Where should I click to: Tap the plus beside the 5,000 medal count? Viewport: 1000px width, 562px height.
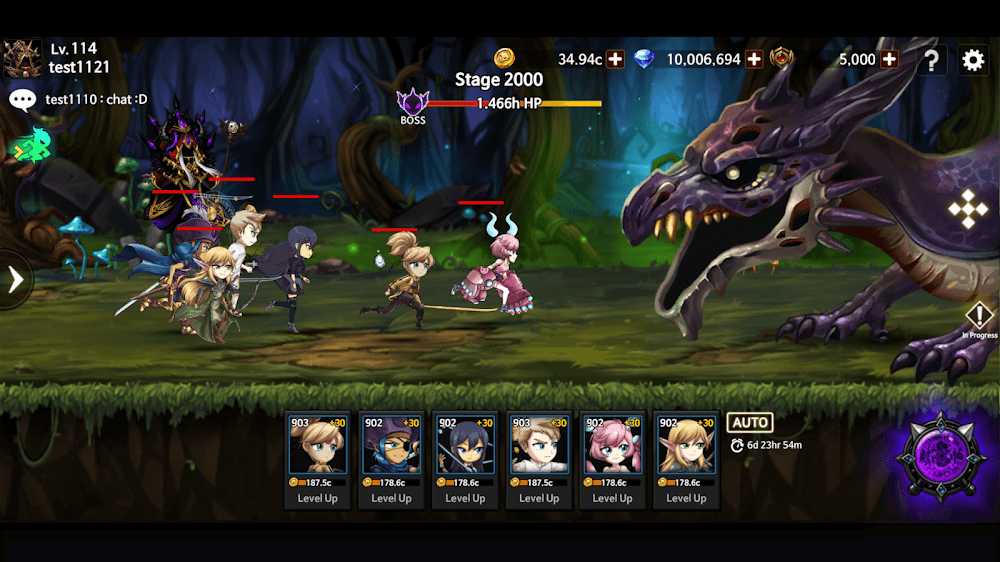[889, 59]
